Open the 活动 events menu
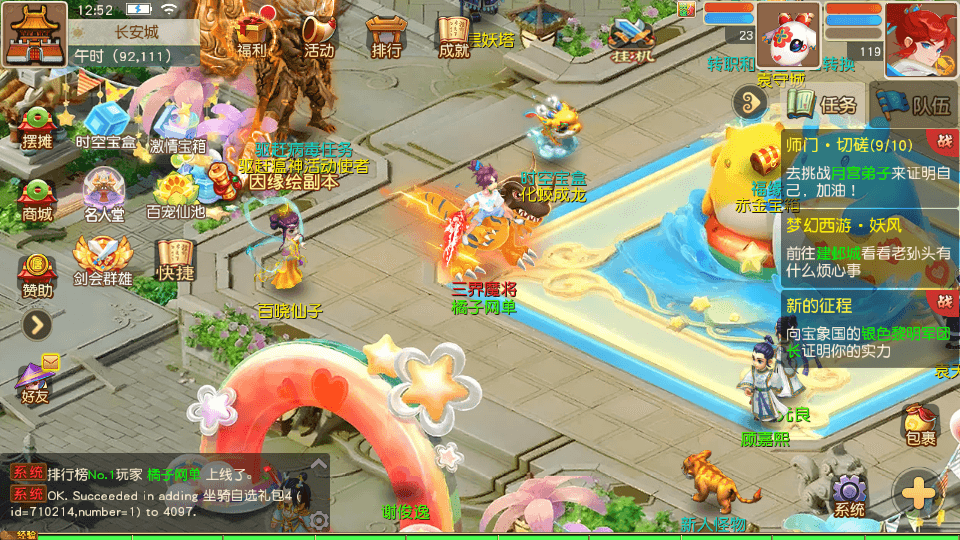The width and height of the screenshot is (960, 540). 319,36
